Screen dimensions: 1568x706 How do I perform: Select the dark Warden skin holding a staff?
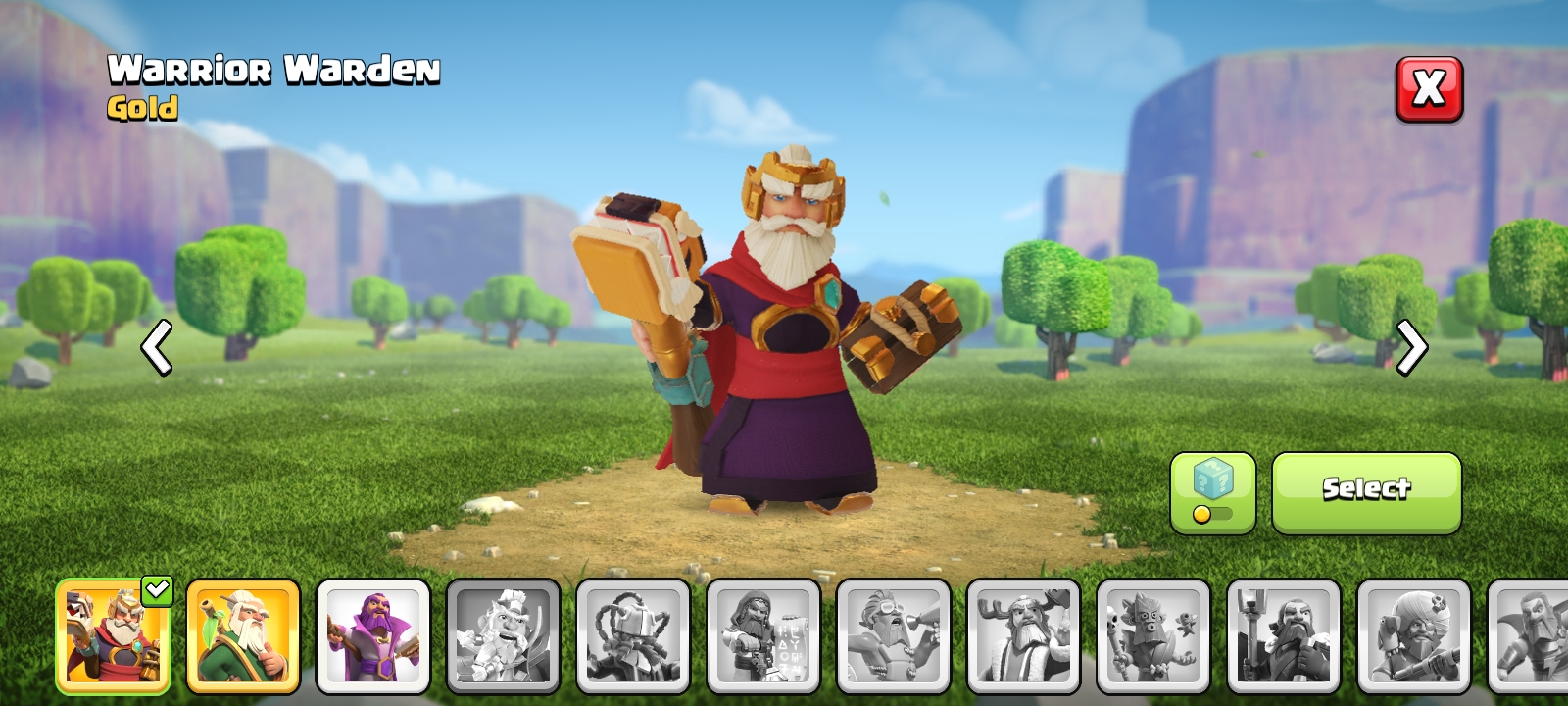[x=1282, y=635]
